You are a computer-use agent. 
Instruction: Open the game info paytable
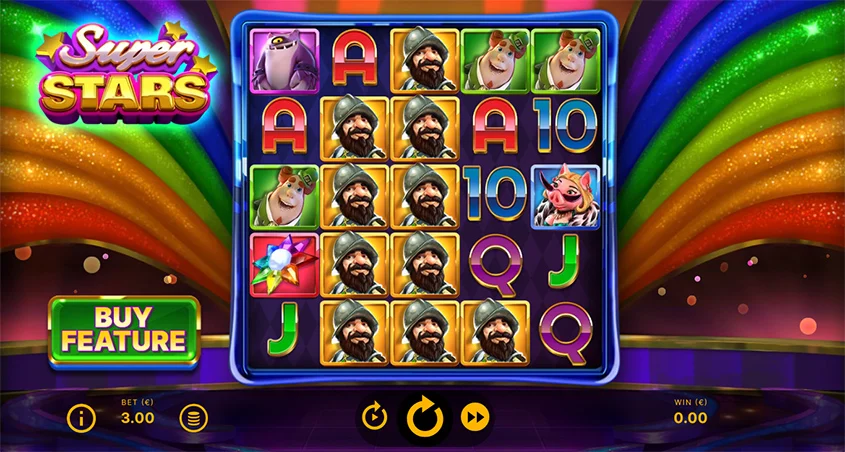[81, 418]
